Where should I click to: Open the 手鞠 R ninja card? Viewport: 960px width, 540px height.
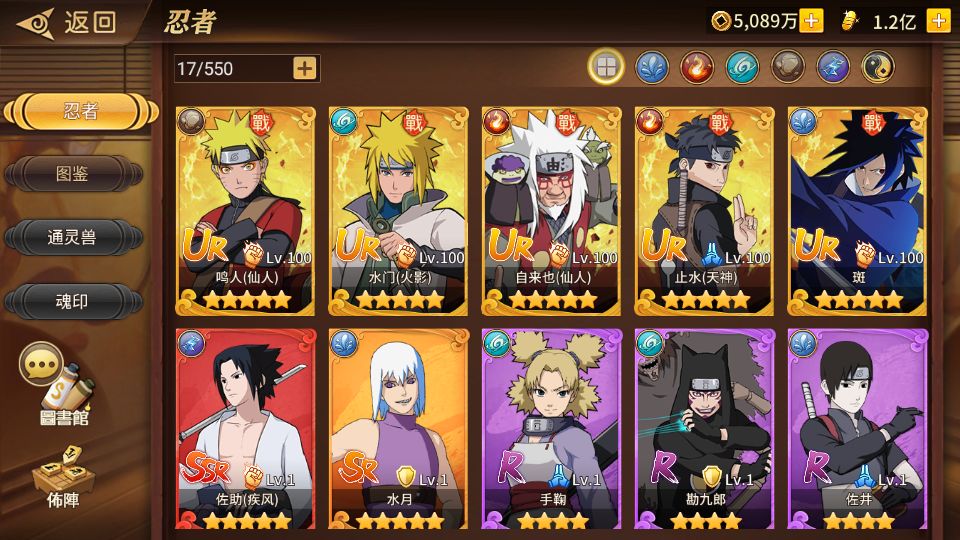point(552,430)
